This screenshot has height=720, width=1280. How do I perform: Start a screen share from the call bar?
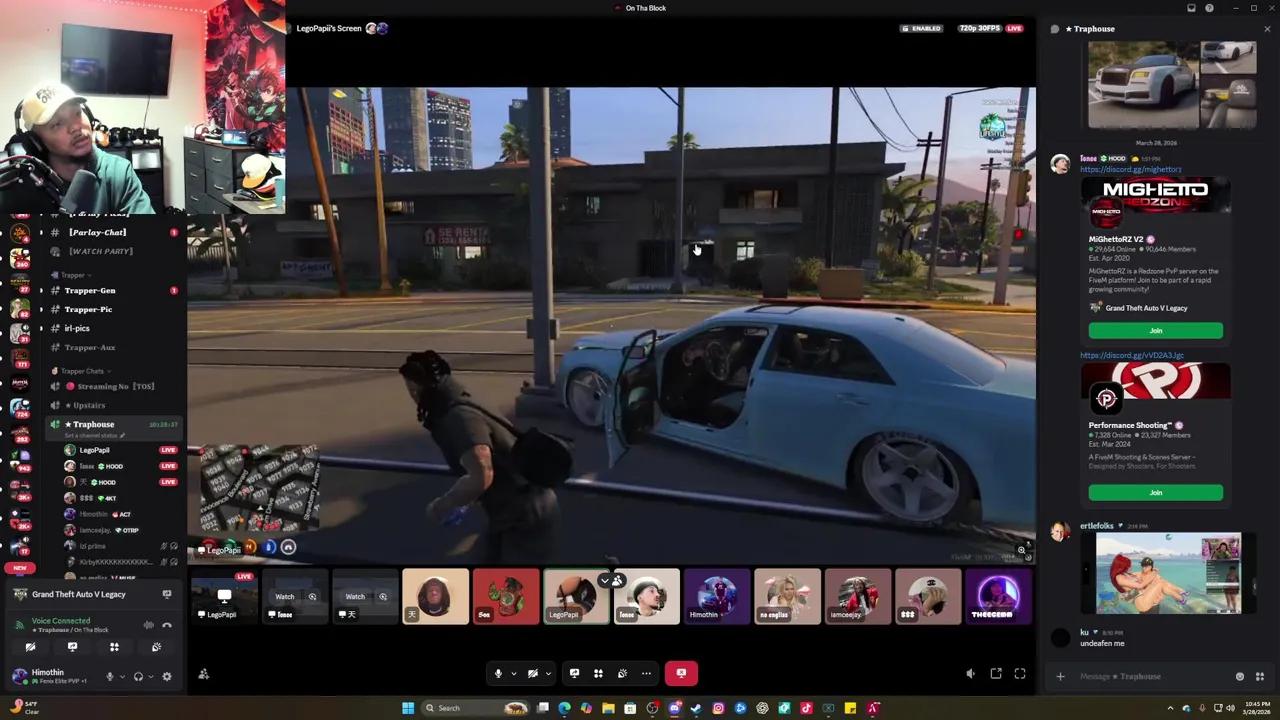pyautogui.click(x=574, y=673)
